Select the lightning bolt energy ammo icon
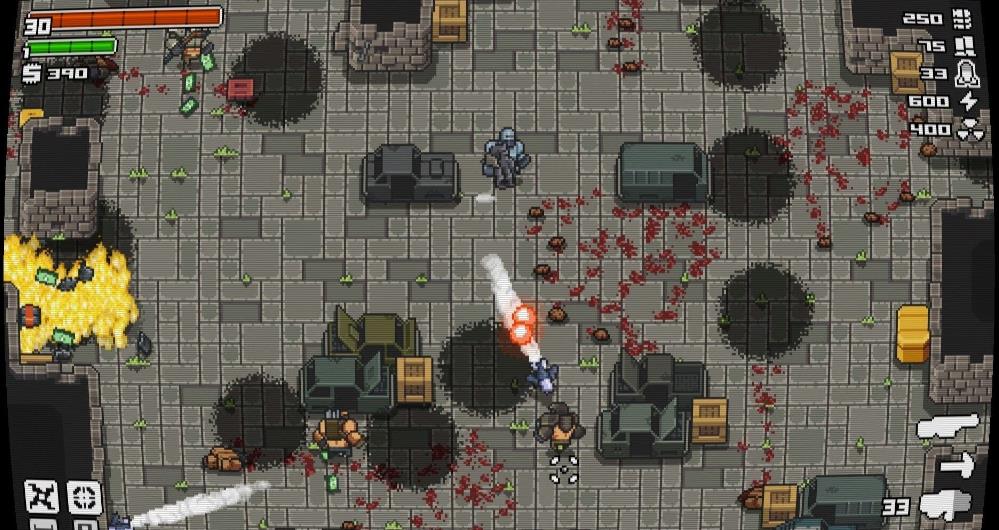 [967, 101]
